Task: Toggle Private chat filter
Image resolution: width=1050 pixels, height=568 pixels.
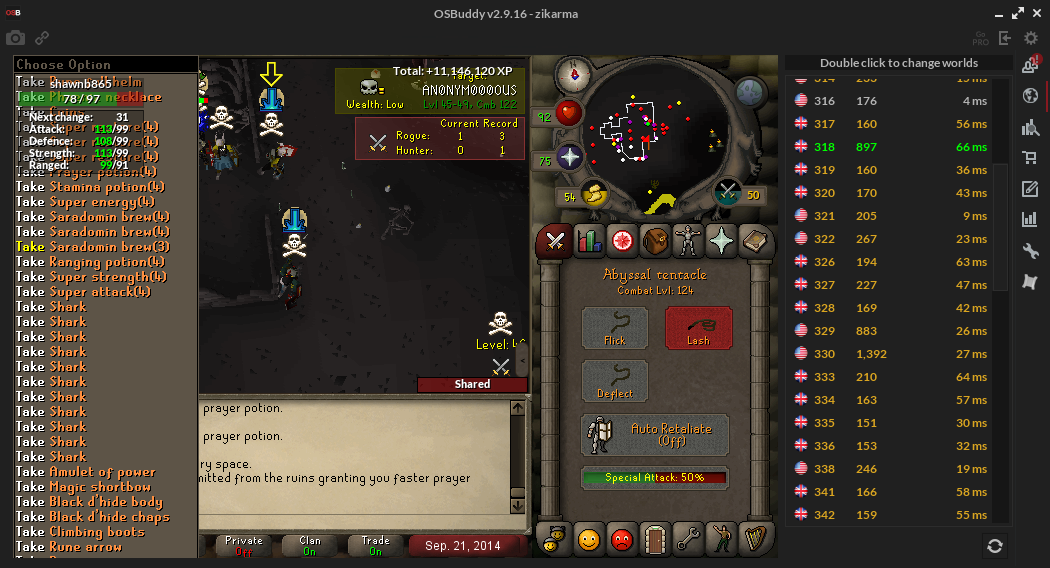Action: [244, 545]
